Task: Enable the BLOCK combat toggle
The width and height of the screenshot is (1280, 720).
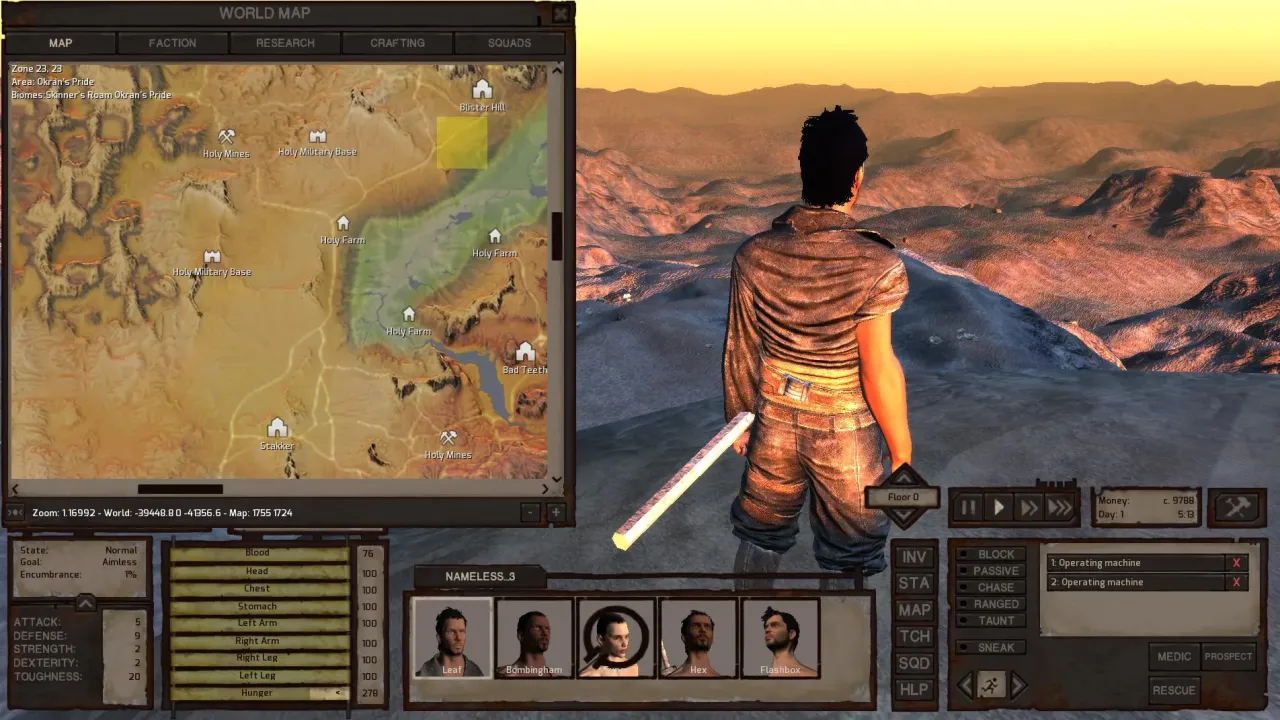Action: point(990,554)
